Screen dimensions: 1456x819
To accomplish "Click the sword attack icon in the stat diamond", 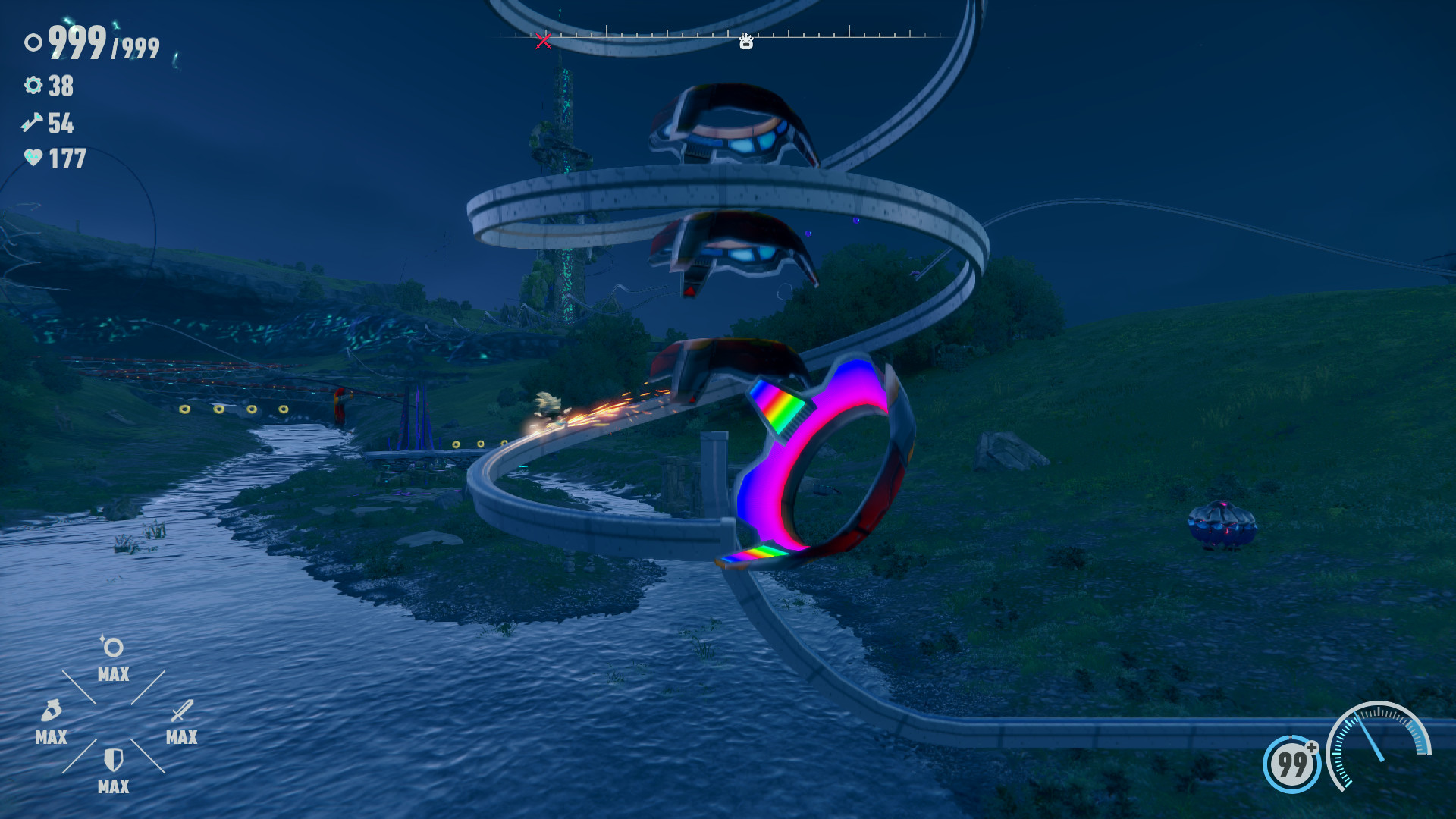I will pyautogui.click(x=181, y=710).
